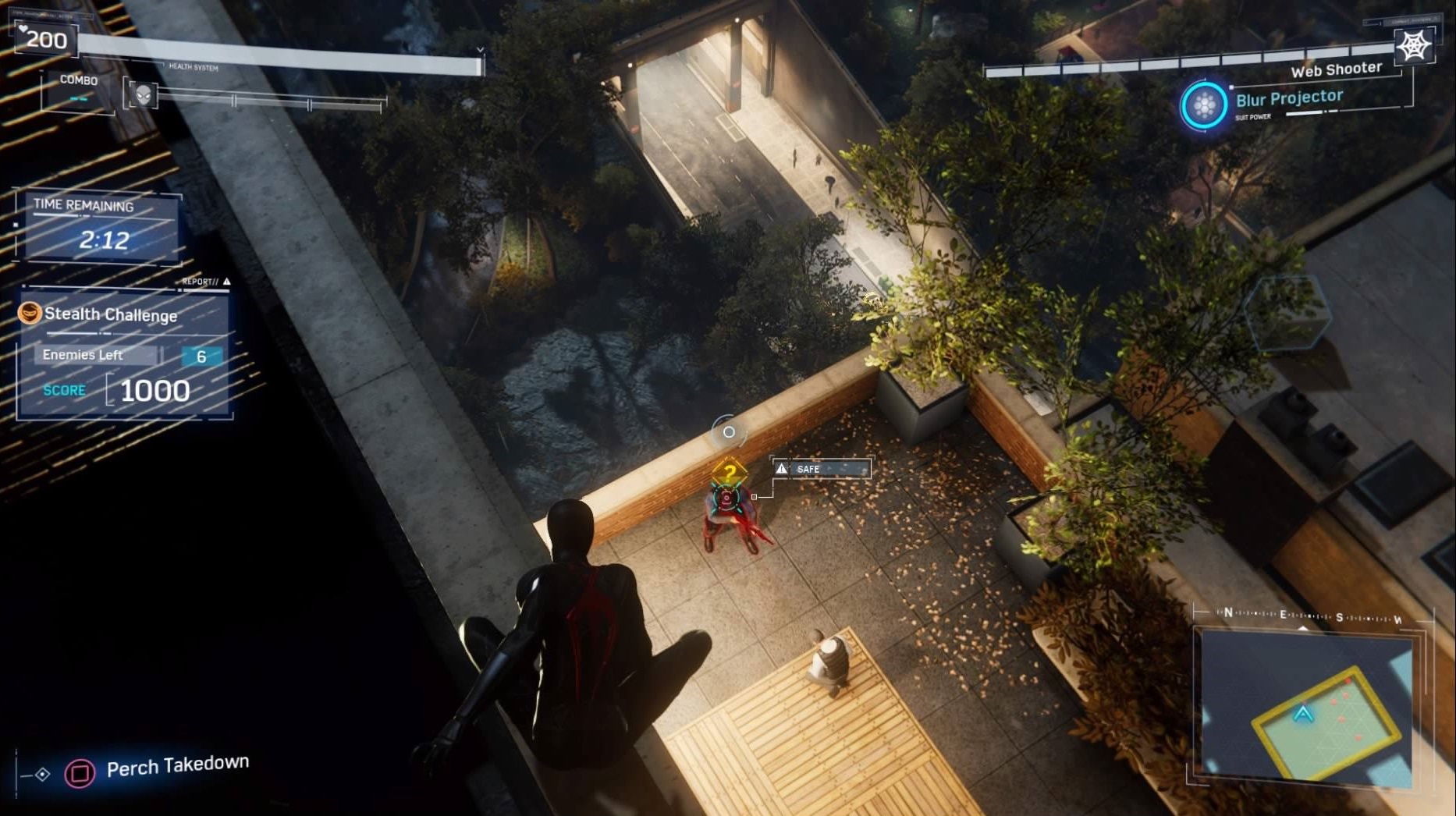Select the Web Shooter gadget icon
Screen dimensions: 1456x816
click(1413, 46)
